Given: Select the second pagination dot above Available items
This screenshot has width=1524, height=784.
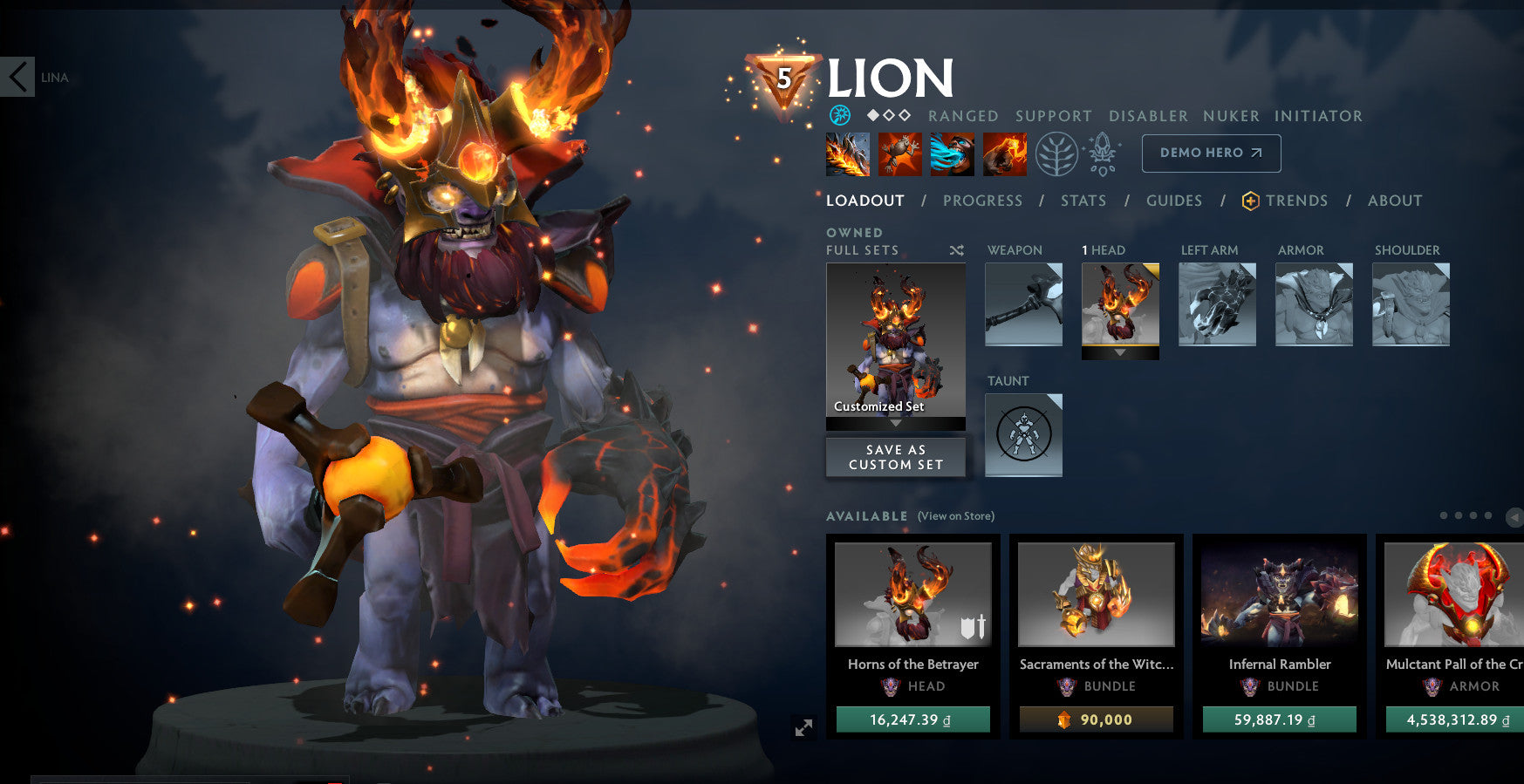Looking at the screenshot, I should (1458, 515).
